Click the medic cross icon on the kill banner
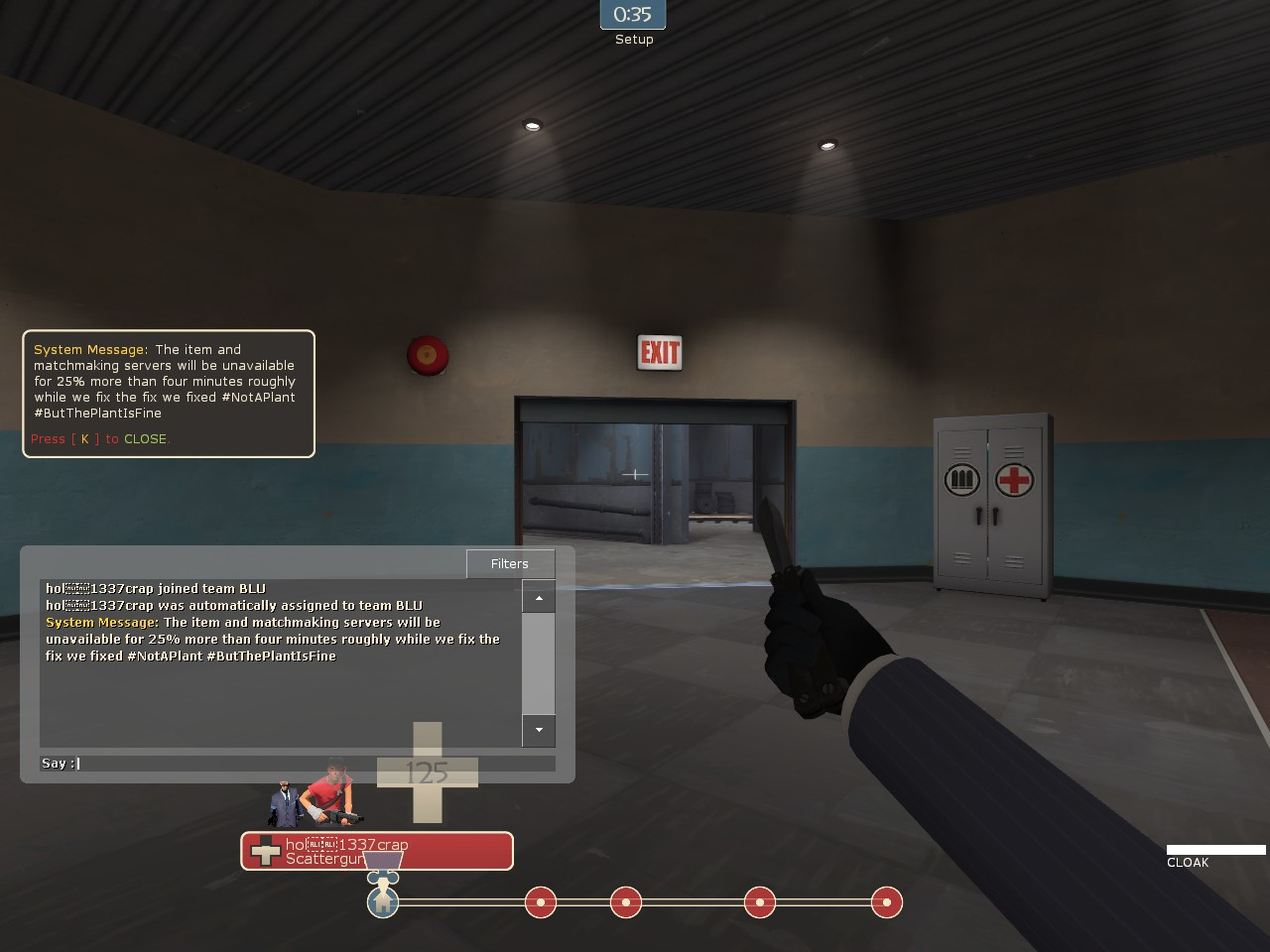1270x952 pixels. click(266, 851)
